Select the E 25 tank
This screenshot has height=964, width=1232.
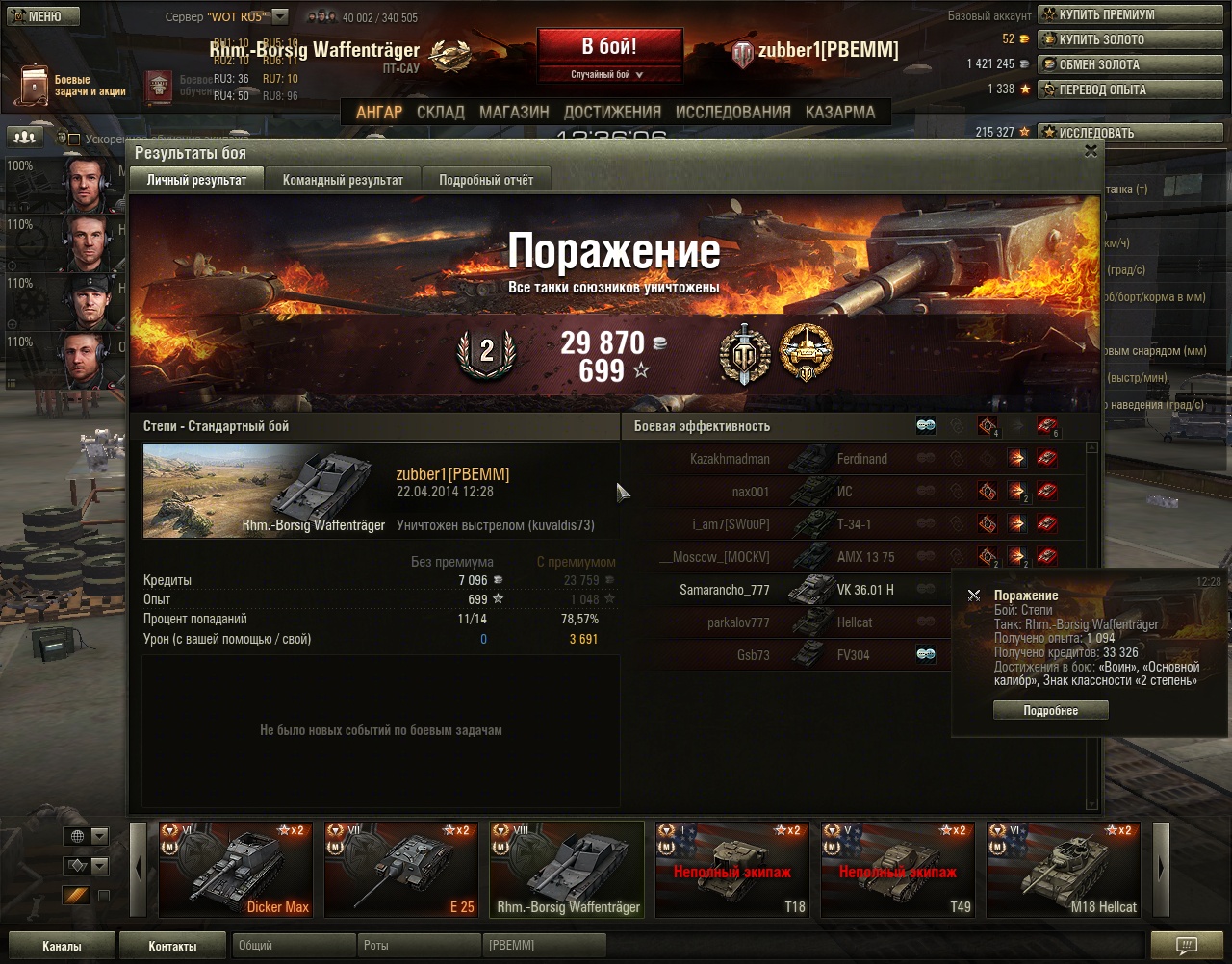[400, 869]
